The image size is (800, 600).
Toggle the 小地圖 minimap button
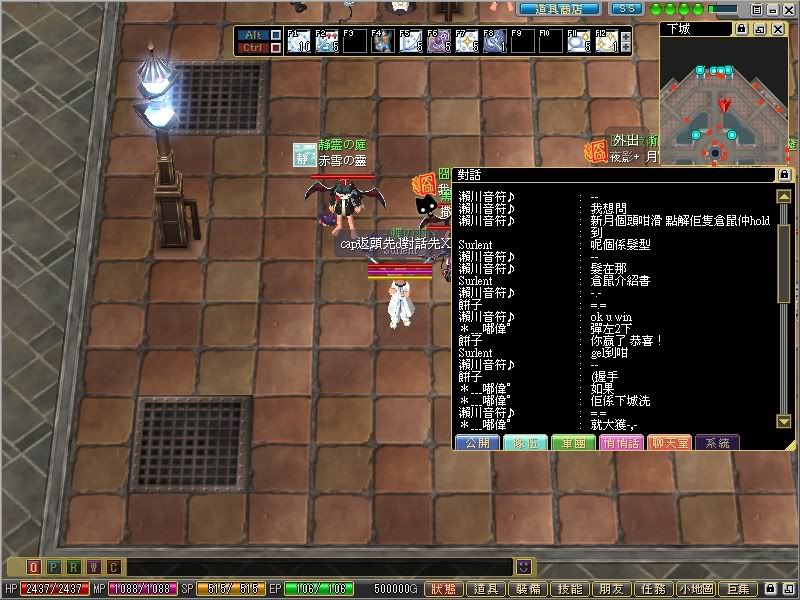698,590
